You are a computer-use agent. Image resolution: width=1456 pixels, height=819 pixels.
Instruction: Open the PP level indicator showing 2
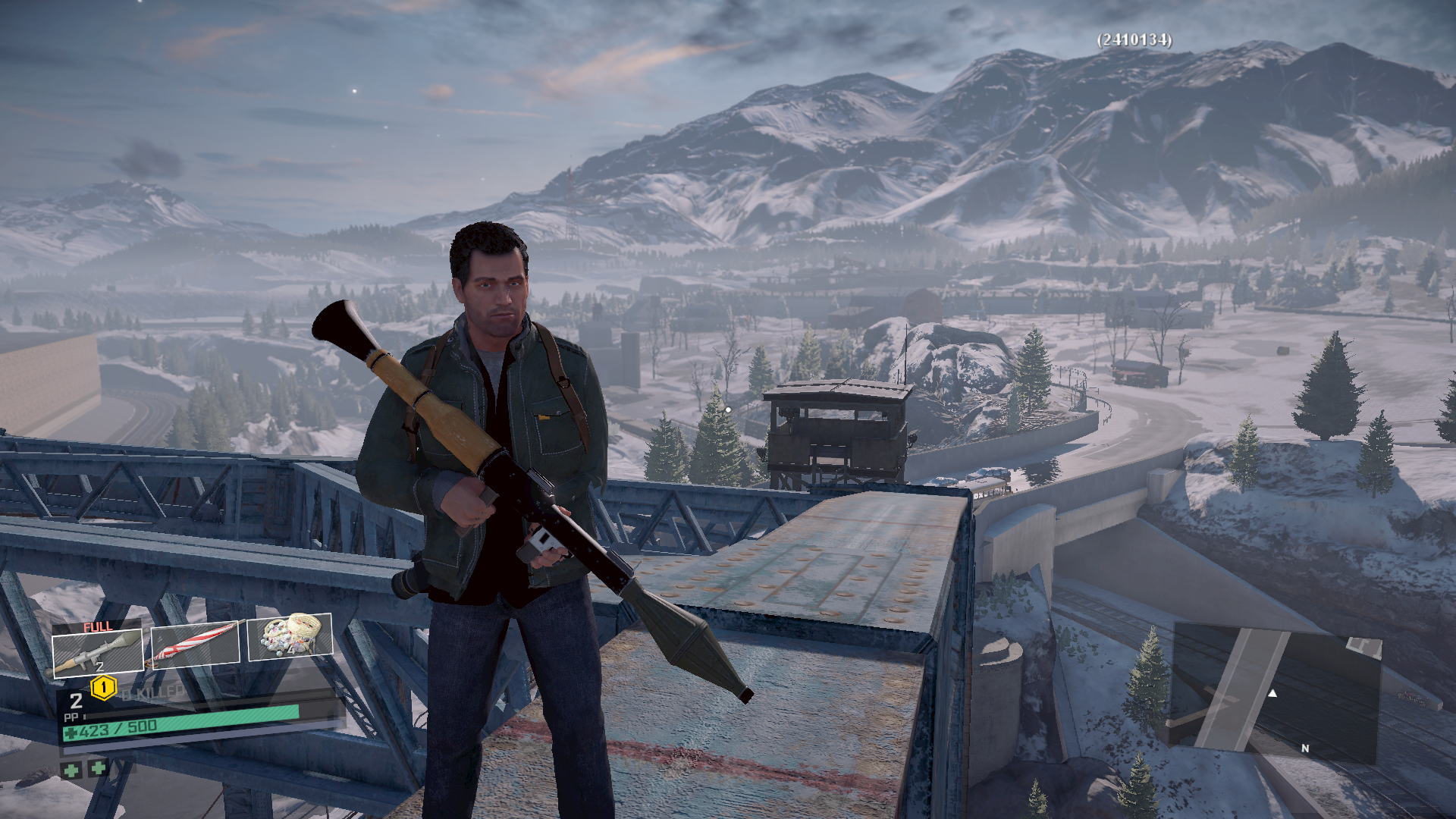(x=76, y=701)
